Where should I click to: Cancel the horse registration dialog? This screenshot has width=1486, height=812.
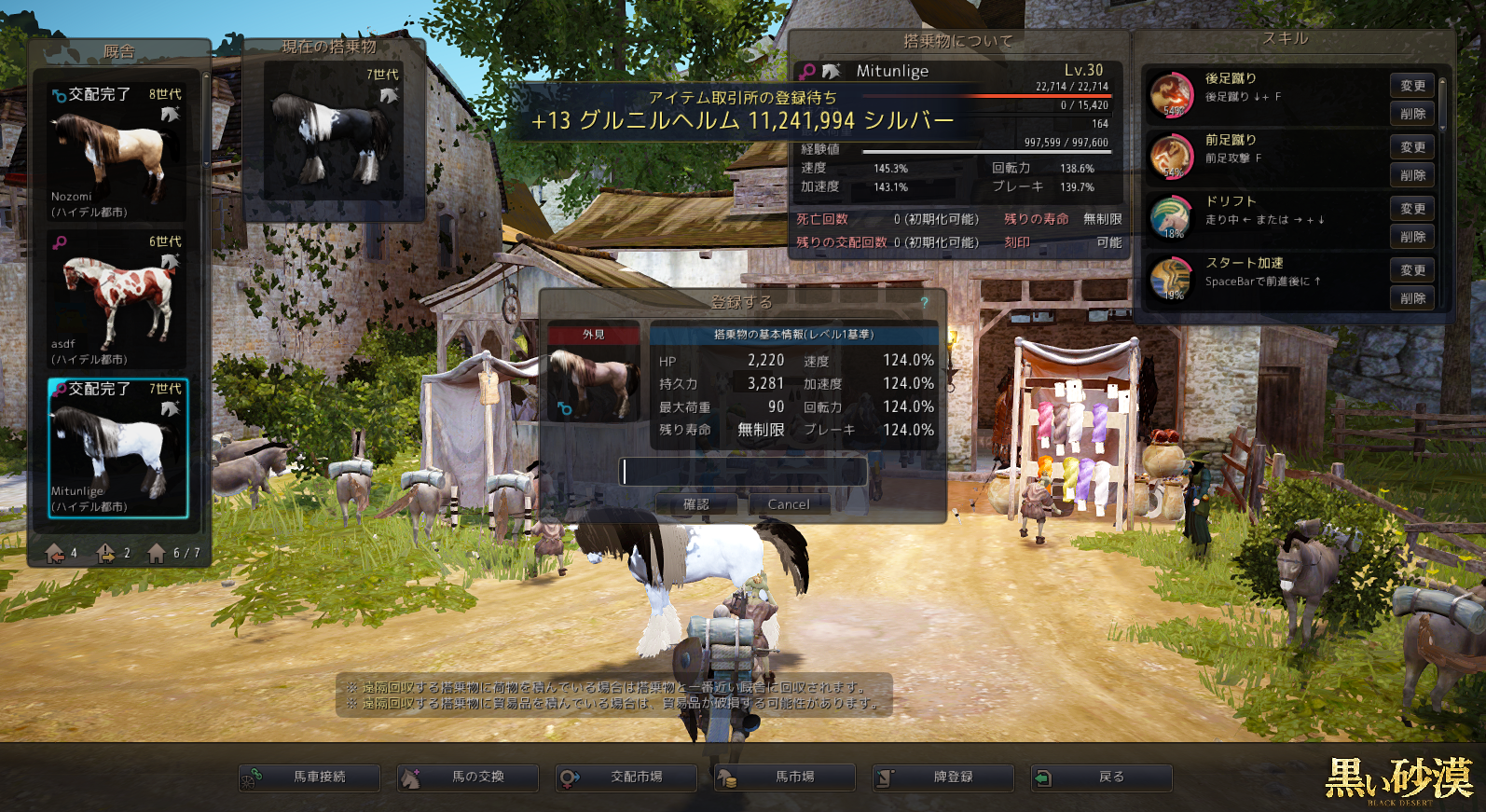[x=788, y=504]
